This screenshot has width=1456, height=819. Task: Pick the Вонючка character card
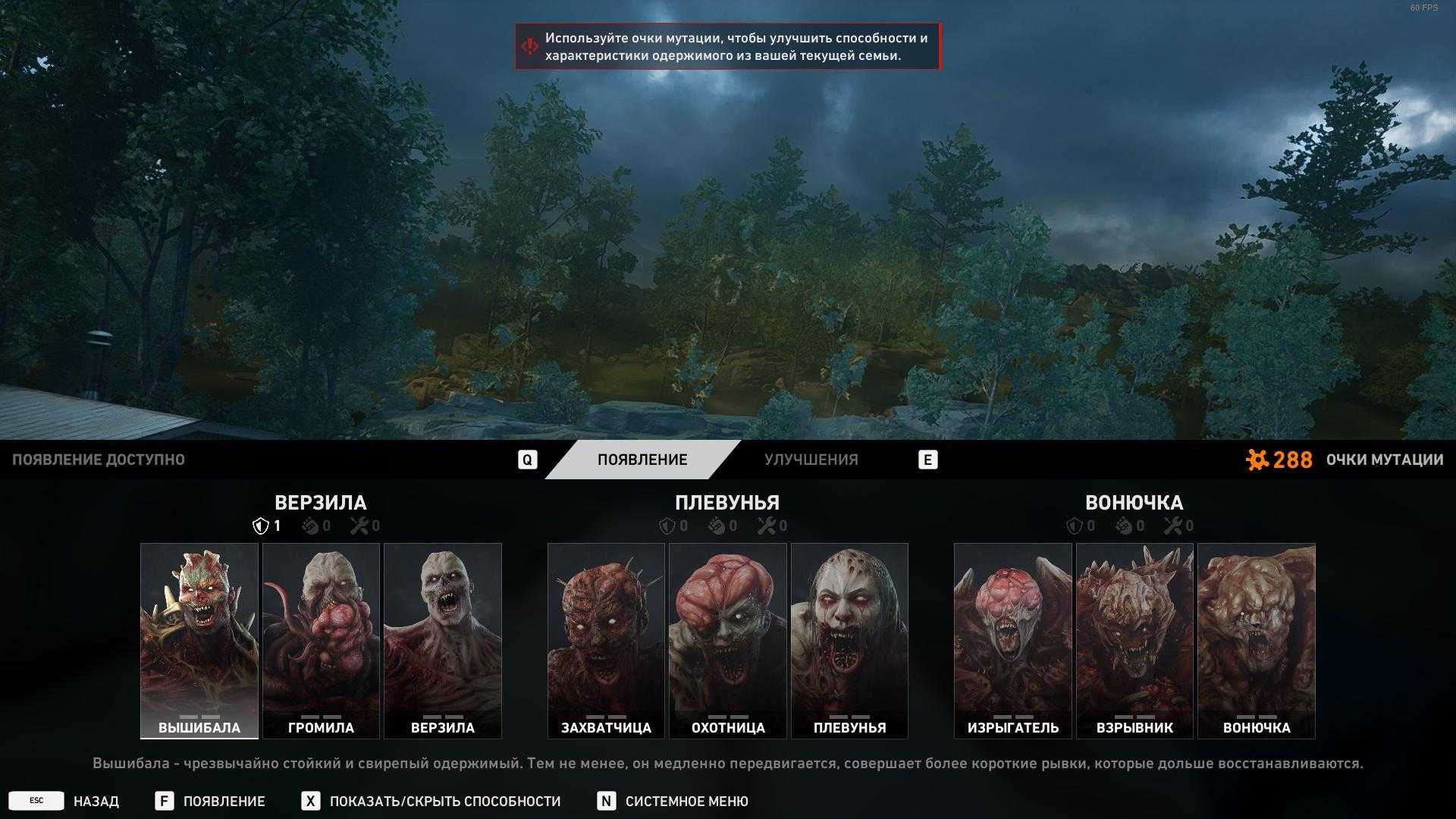[x=1257, y=640]
